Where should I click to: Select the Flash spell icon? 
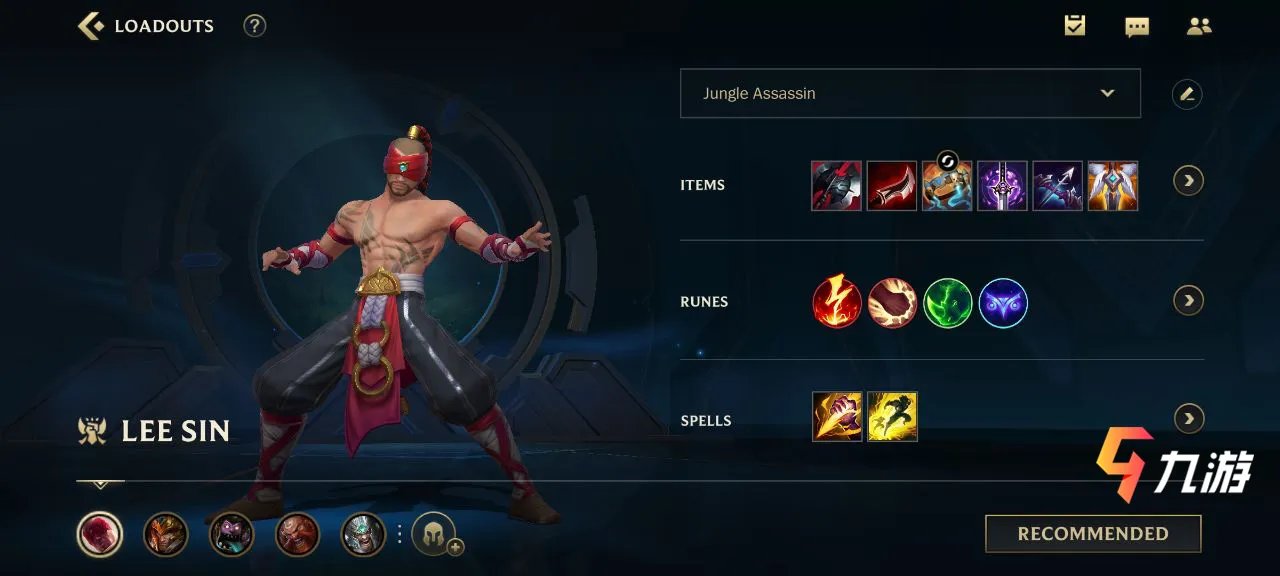(892, 417)
